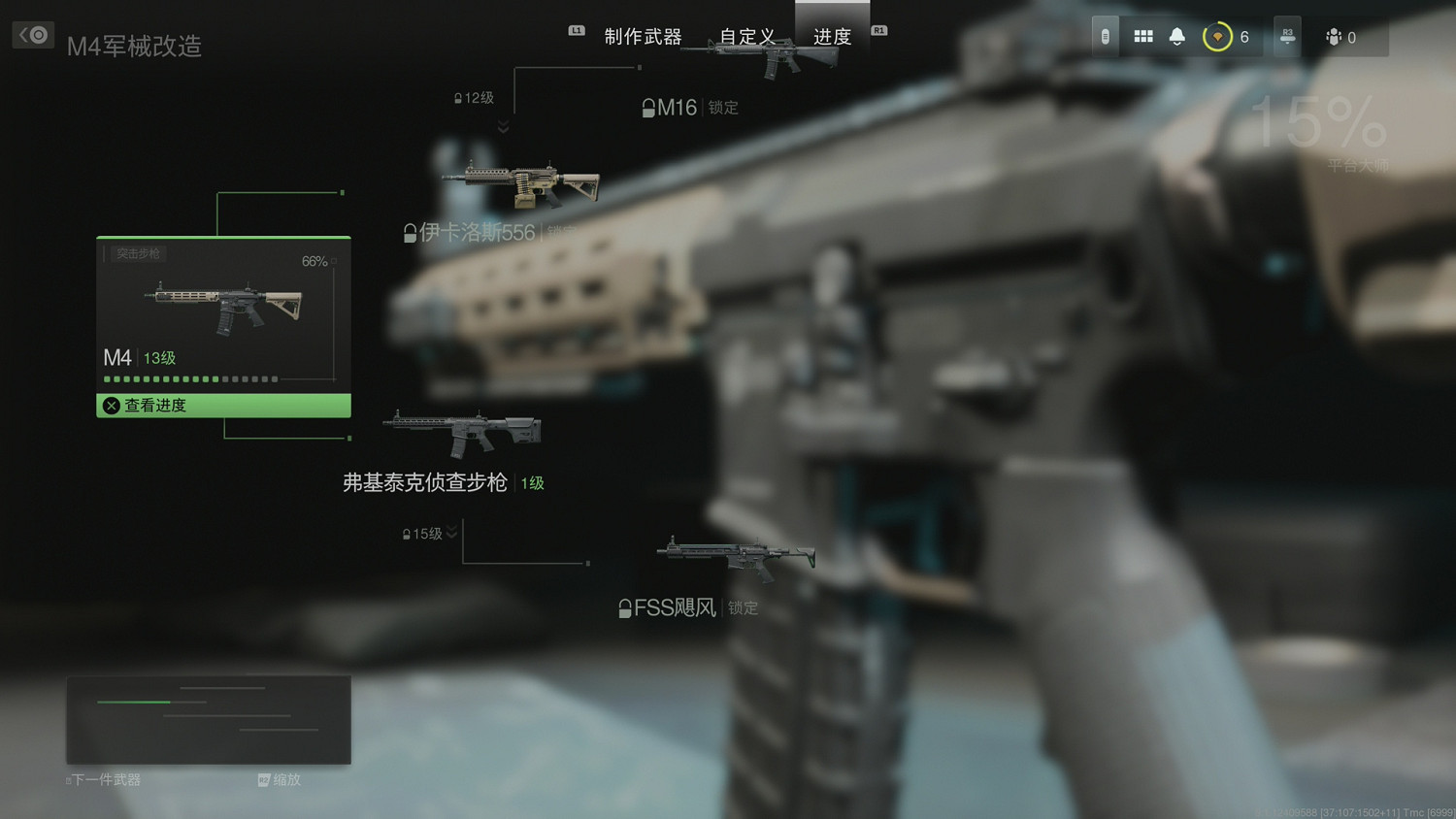Select the pill-shaped channel icon at top right
The width and height of the screenshot is (1456, 819).
click(x=1104, y=36)
